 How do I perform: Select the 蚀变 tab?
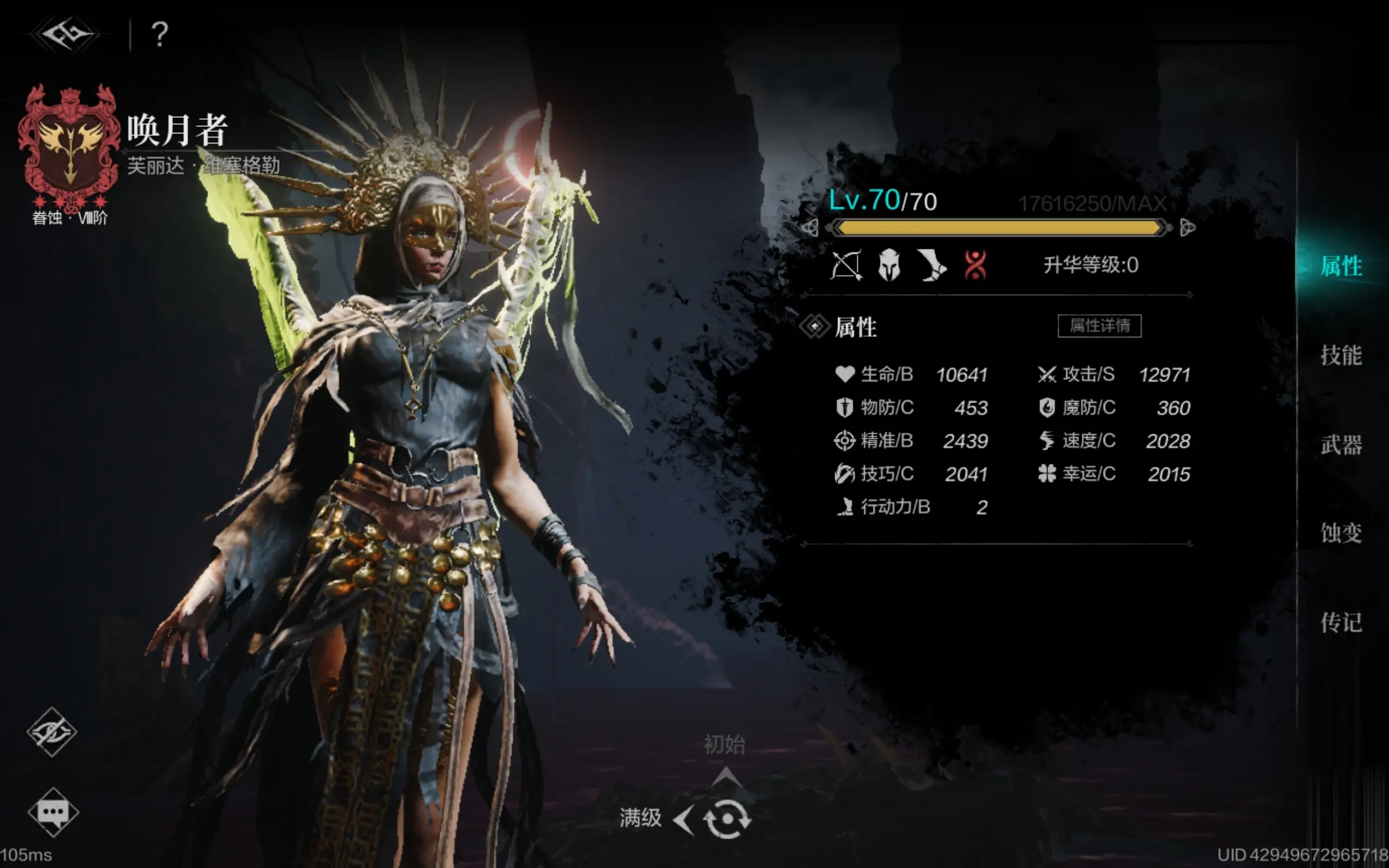tap(1341, 533)
